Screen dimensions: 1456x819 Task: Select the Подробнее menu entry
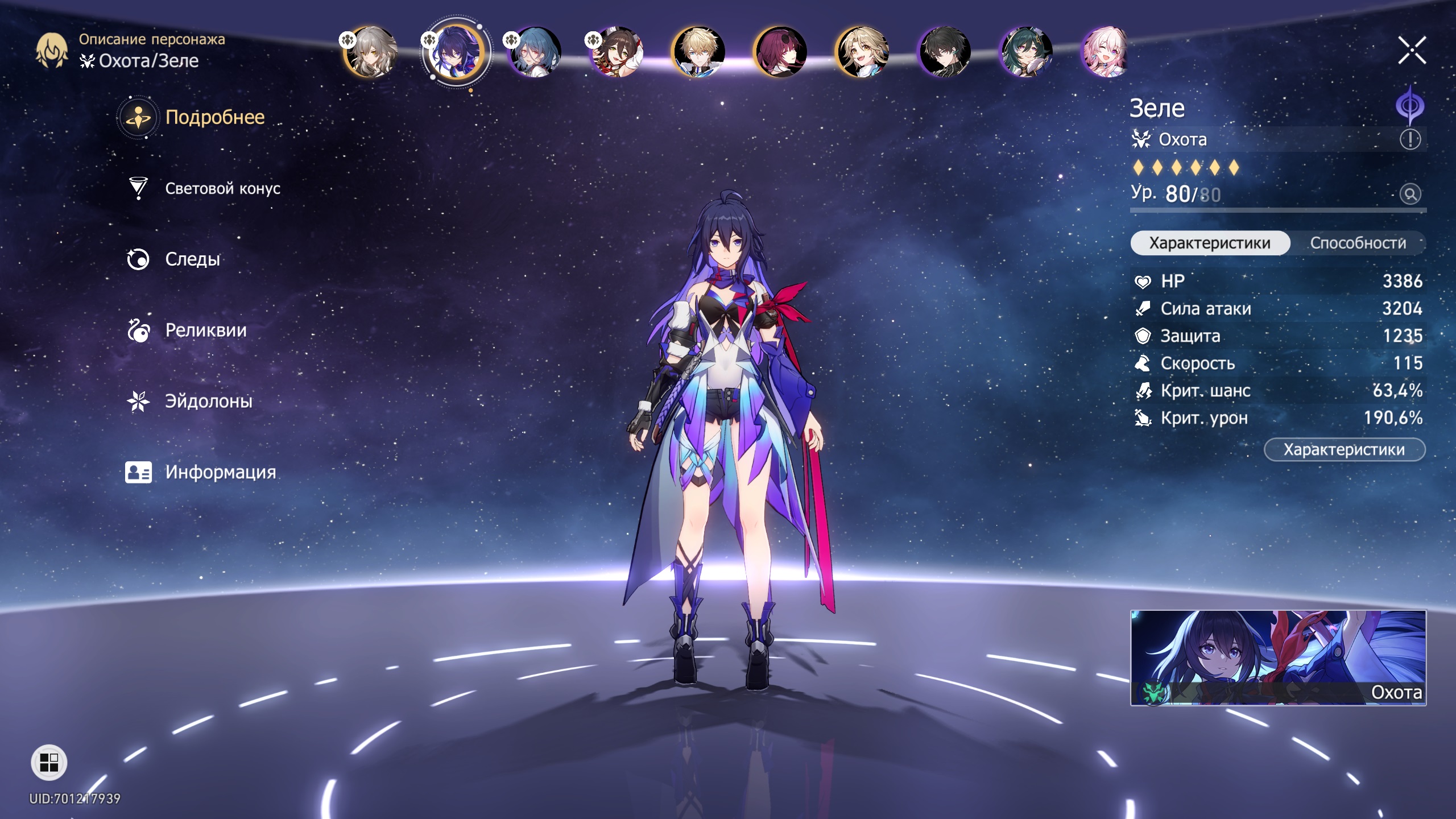click(214, 117)
